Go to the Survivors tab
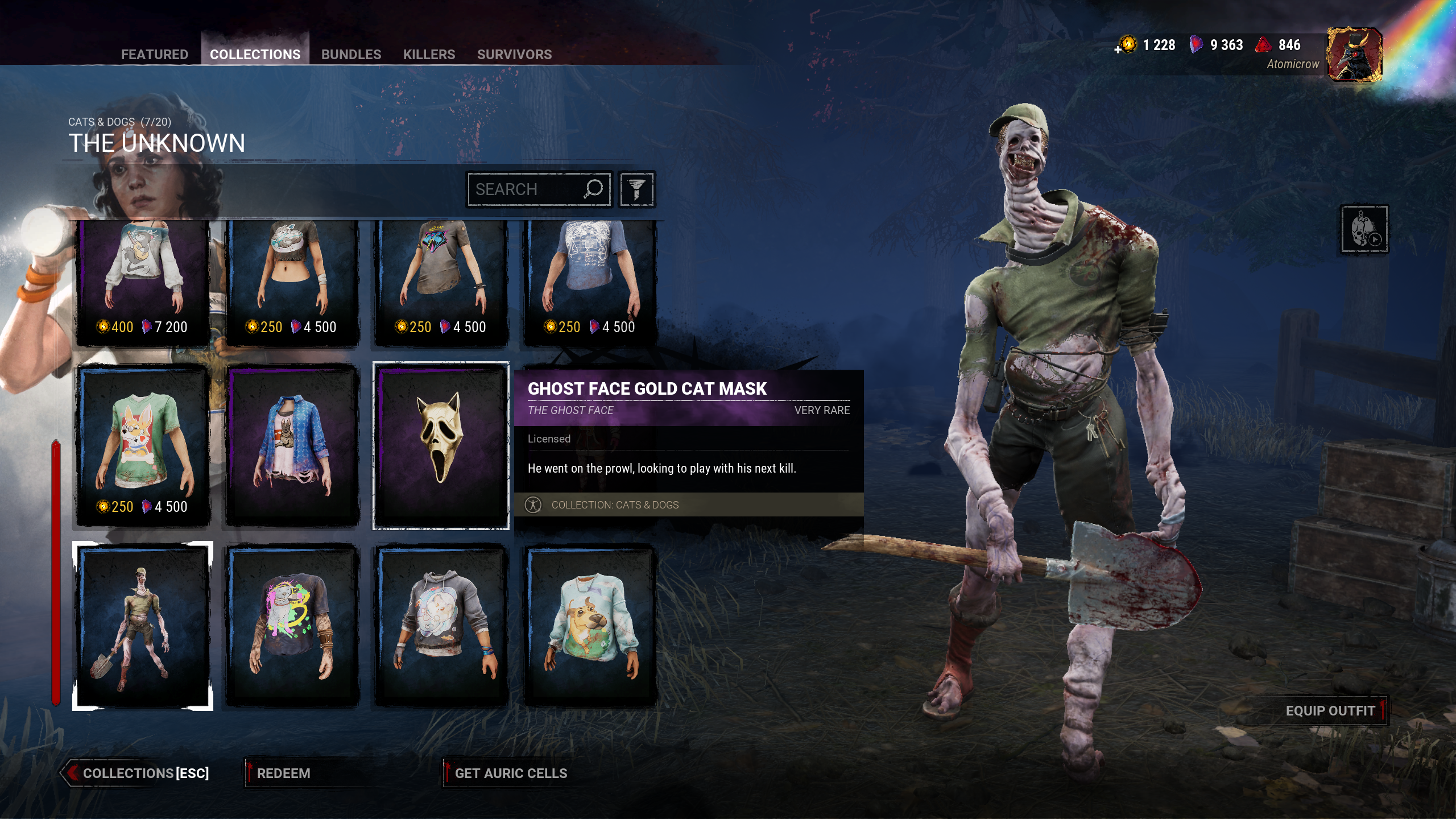Image resolution: width=1456 pixels, height=819 pixels. [514, 54]
